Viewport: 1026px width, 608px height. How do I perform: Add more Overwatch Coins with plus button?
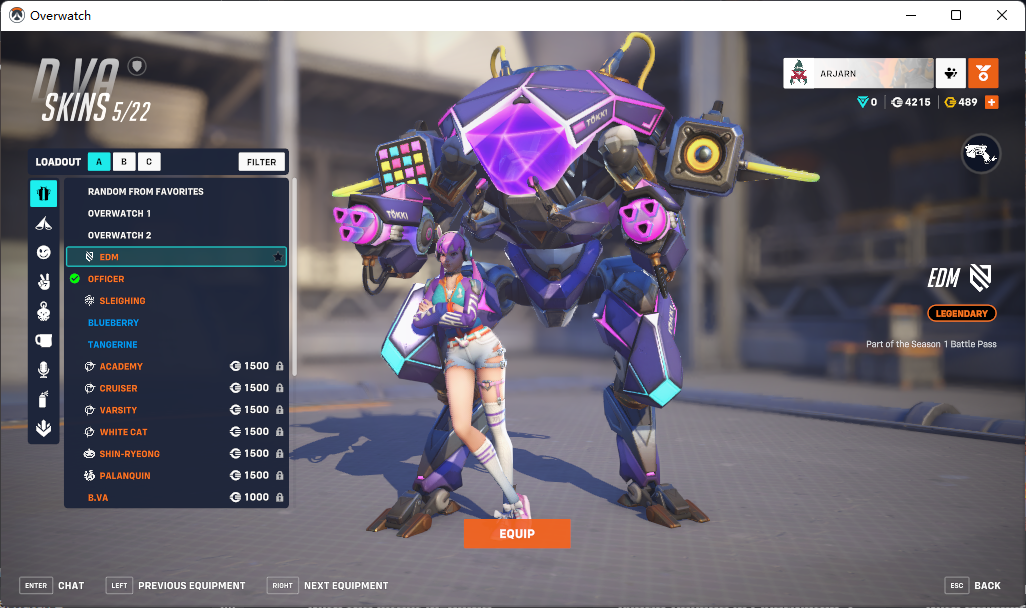coord(991,102)
